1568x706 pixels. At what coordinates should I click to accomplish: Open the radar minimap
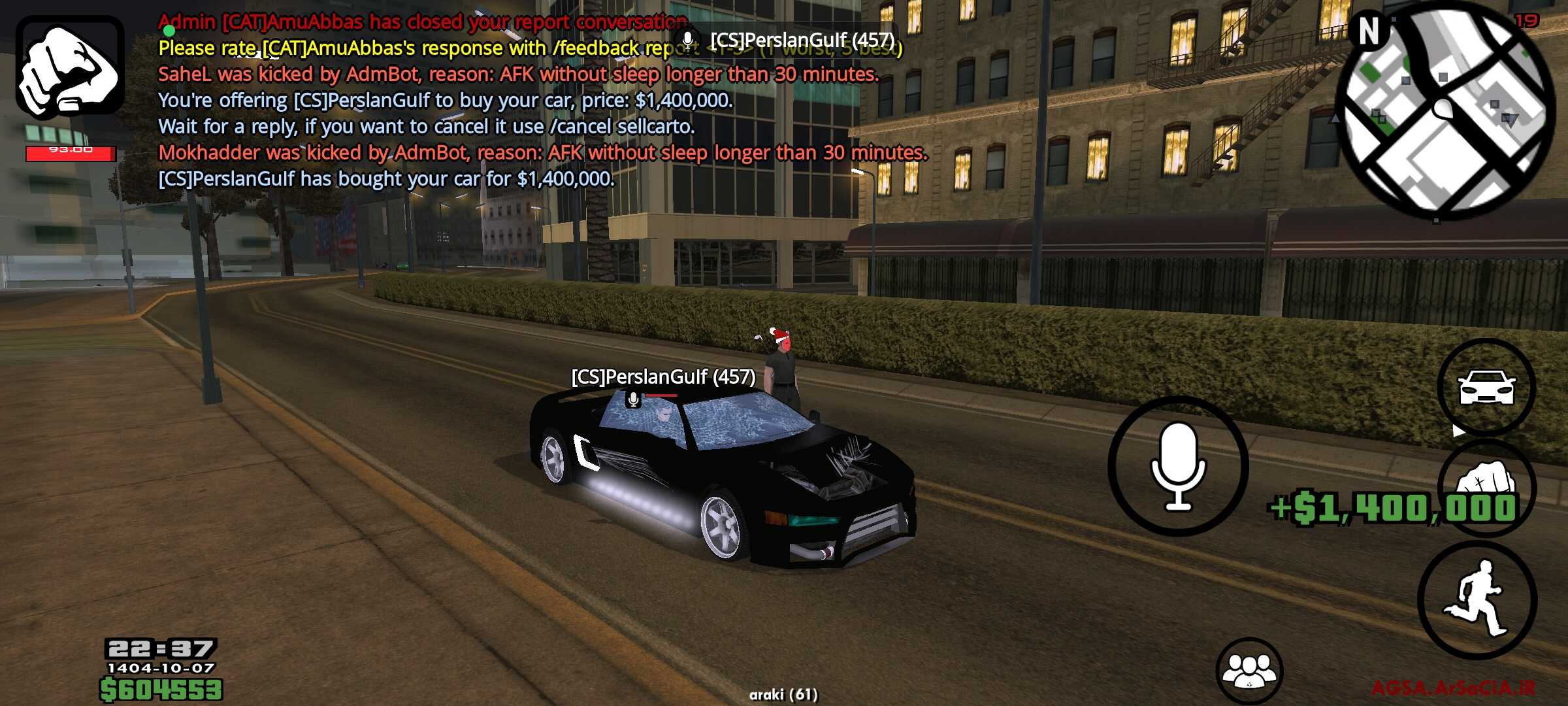[1445, 110]
